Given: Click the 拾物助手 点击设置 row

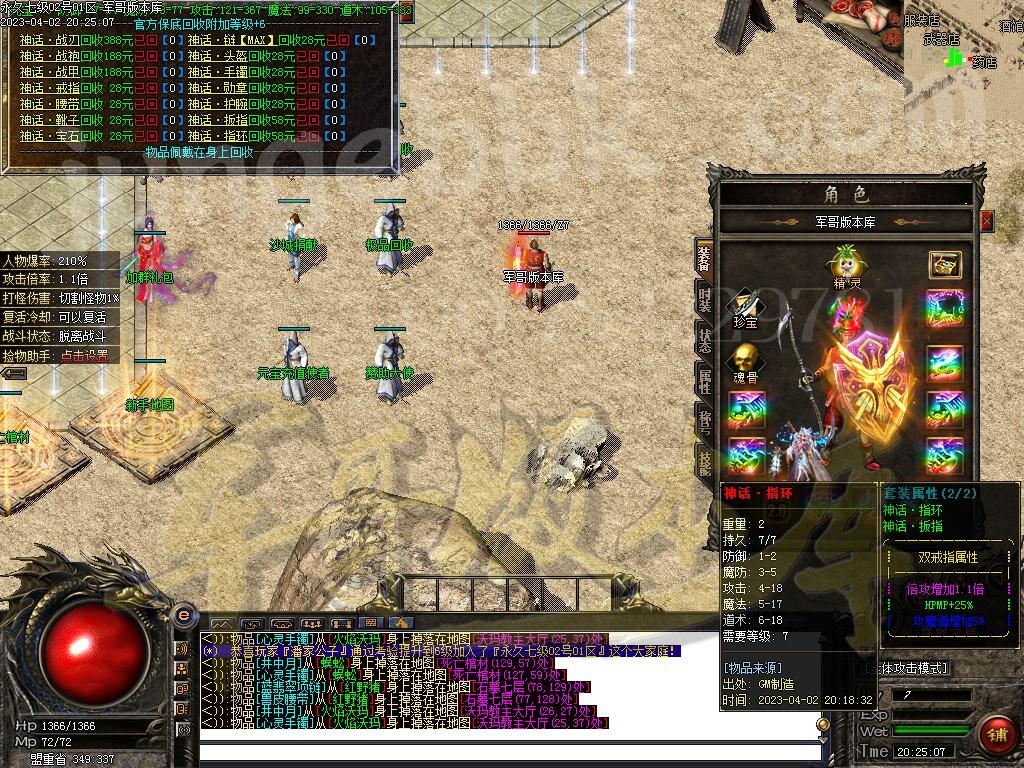Looking at the screenshot, I should [x=60, y=355].
